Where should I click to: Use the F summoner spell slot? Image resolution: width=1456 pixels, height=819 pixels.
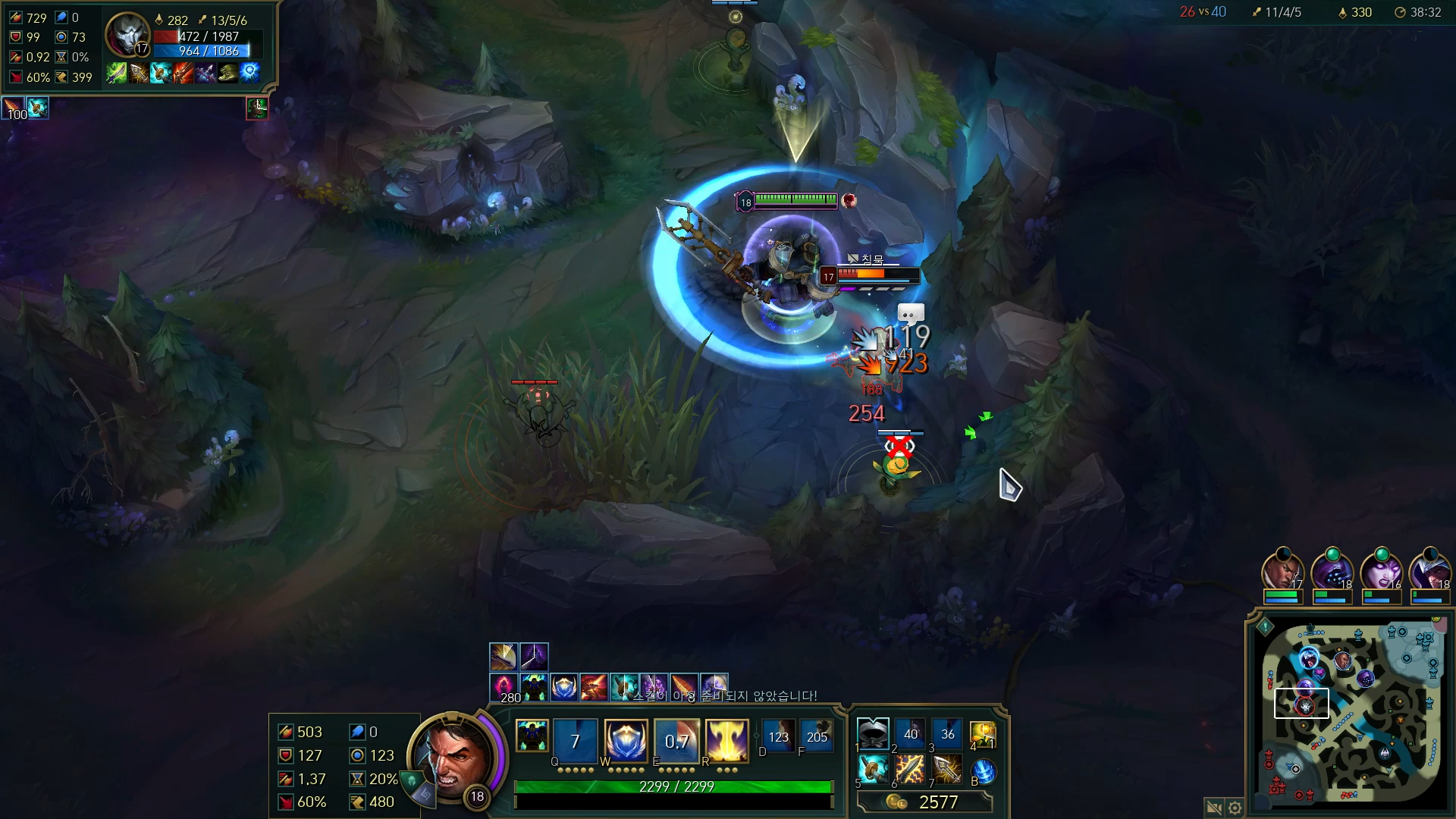click(x=817, y=736)
